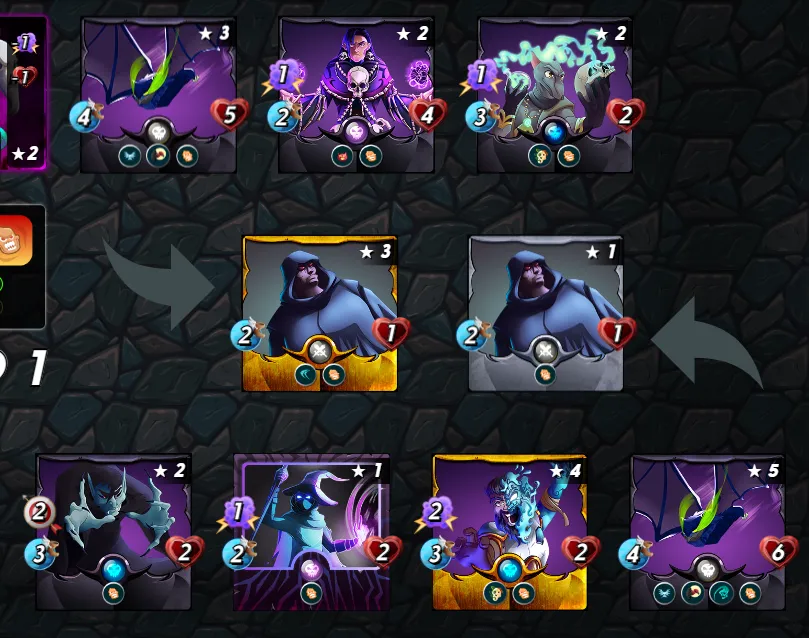Select the three-star bat card with 5 health
Screen dimensions: 809x638
pos(158,94)
